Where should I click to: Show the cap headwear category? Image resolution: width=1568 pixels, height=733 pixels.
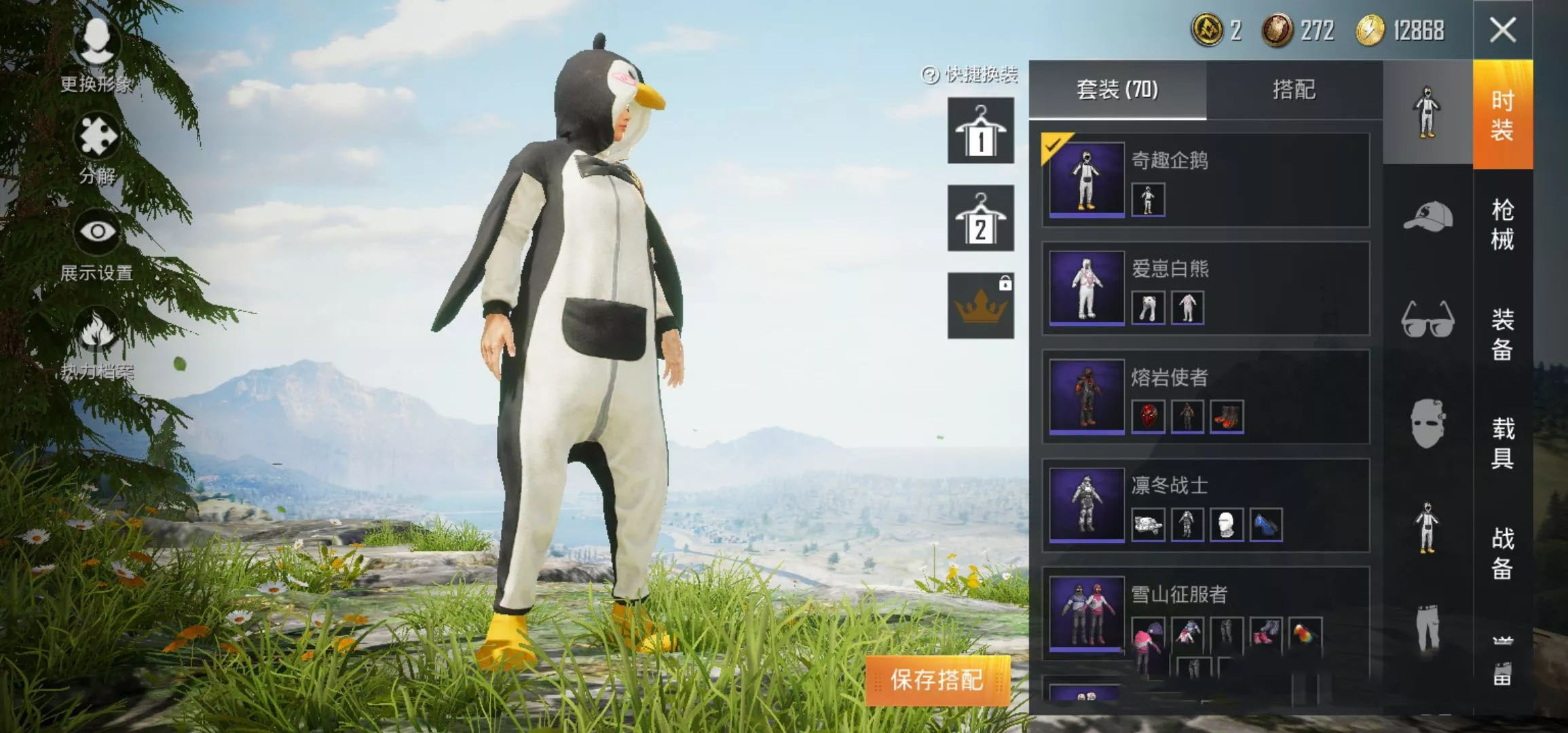coord(1427,217)
